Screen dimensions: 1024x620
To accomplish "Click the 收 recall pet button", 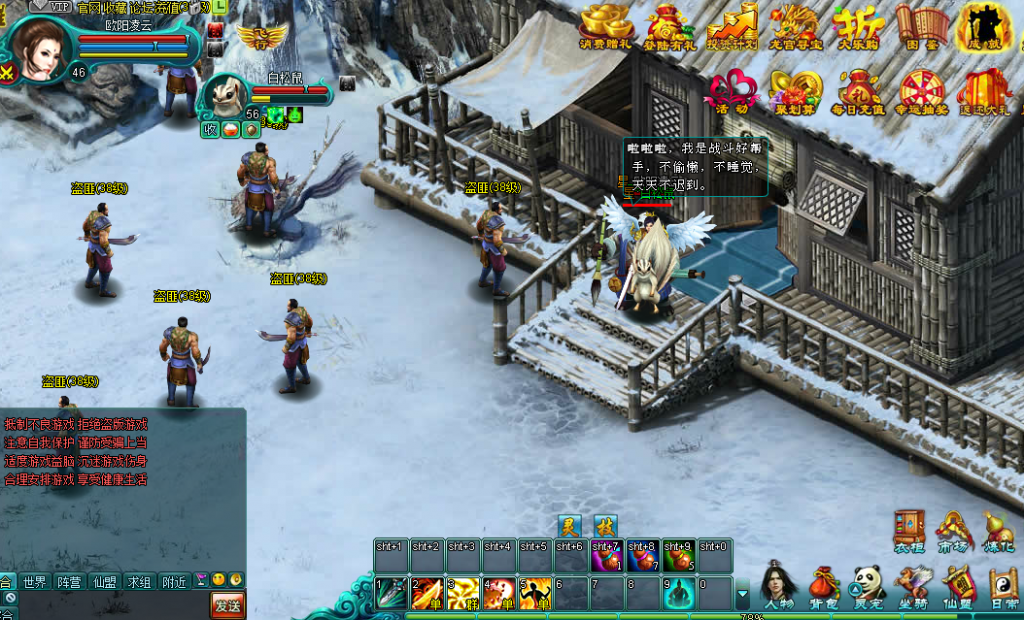I will (211, 130).
